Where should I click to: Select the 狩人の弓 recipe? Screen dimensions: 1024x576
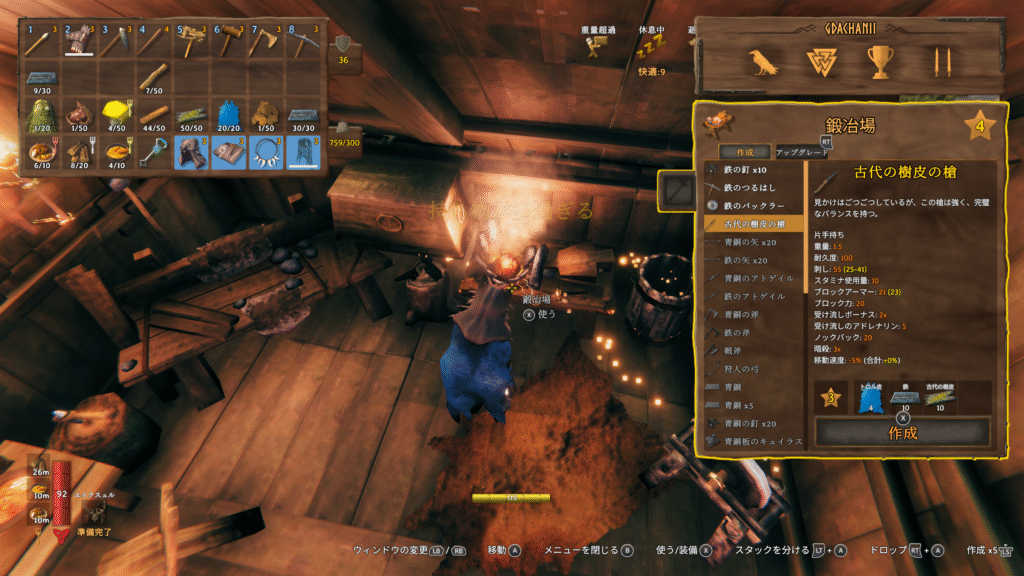(x=752, y=368)
